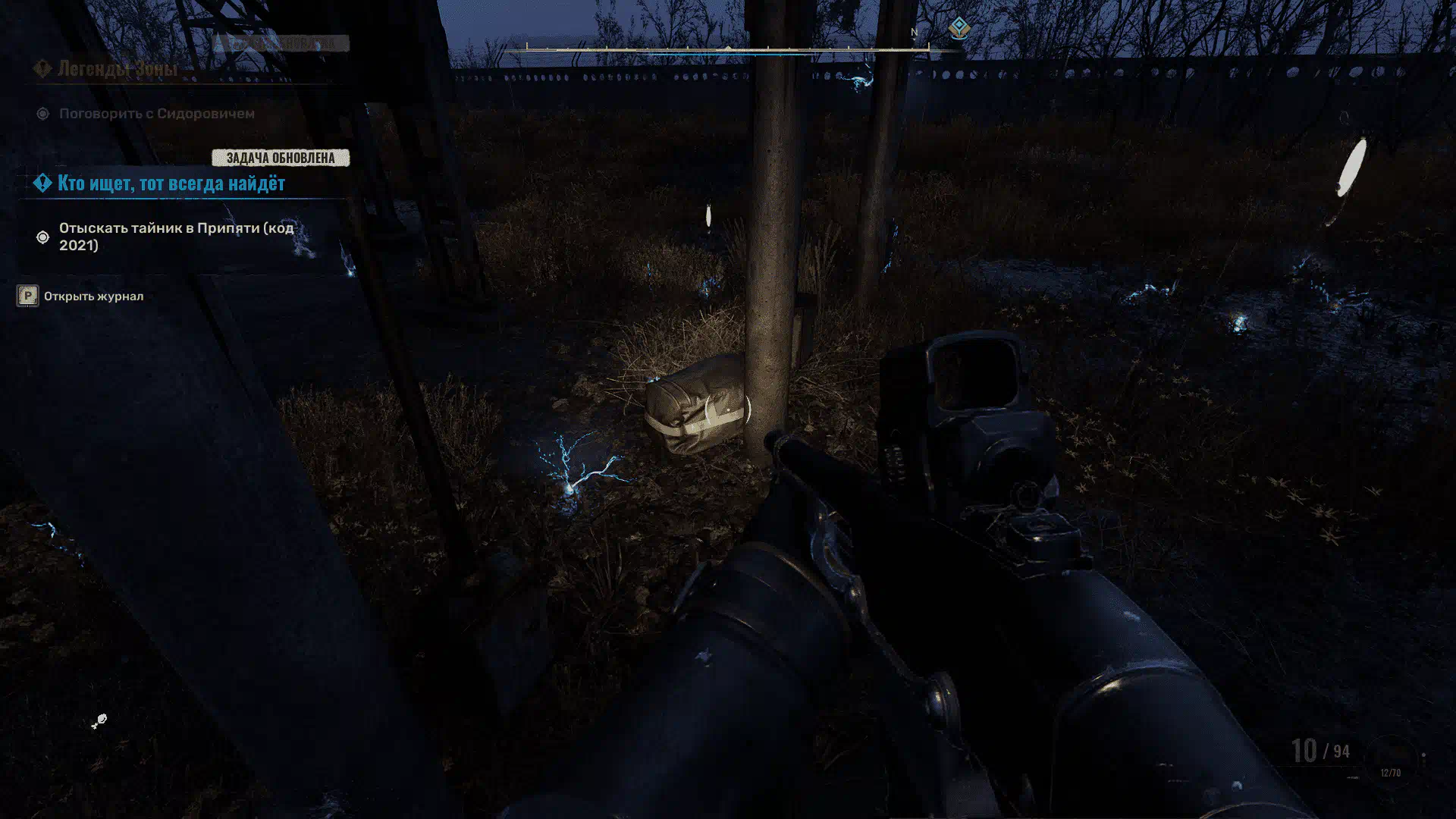Select the faded quest 'Легенды Зоны'
Image resolution: width=1456 pixels, height=819 pixels.
(118, 68)
